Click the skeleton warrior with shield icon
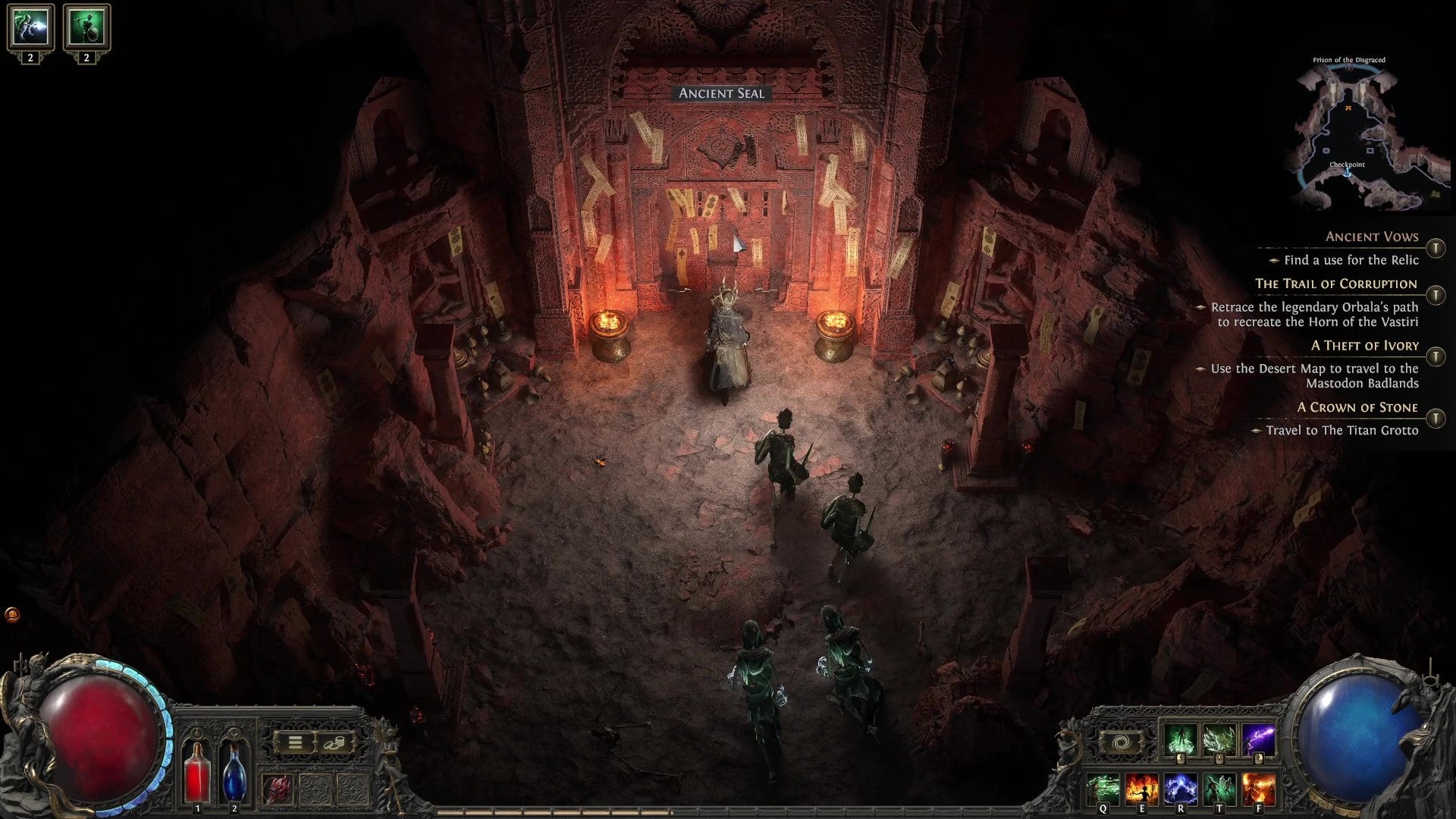 click(86, 27)
